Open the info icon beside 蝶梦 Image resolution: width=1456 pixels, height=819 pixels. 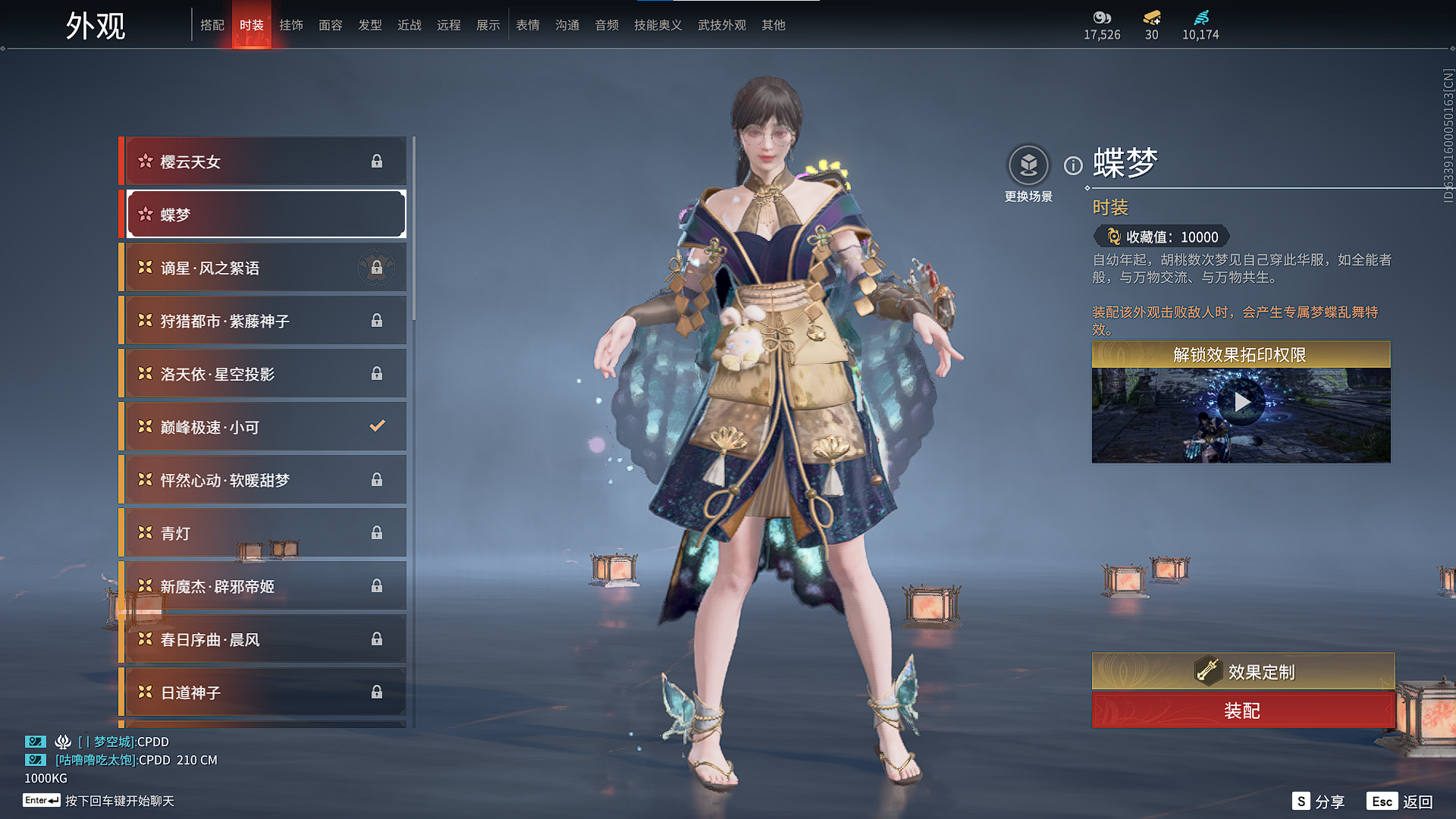pyautogui.click(x=1073, y=165)
